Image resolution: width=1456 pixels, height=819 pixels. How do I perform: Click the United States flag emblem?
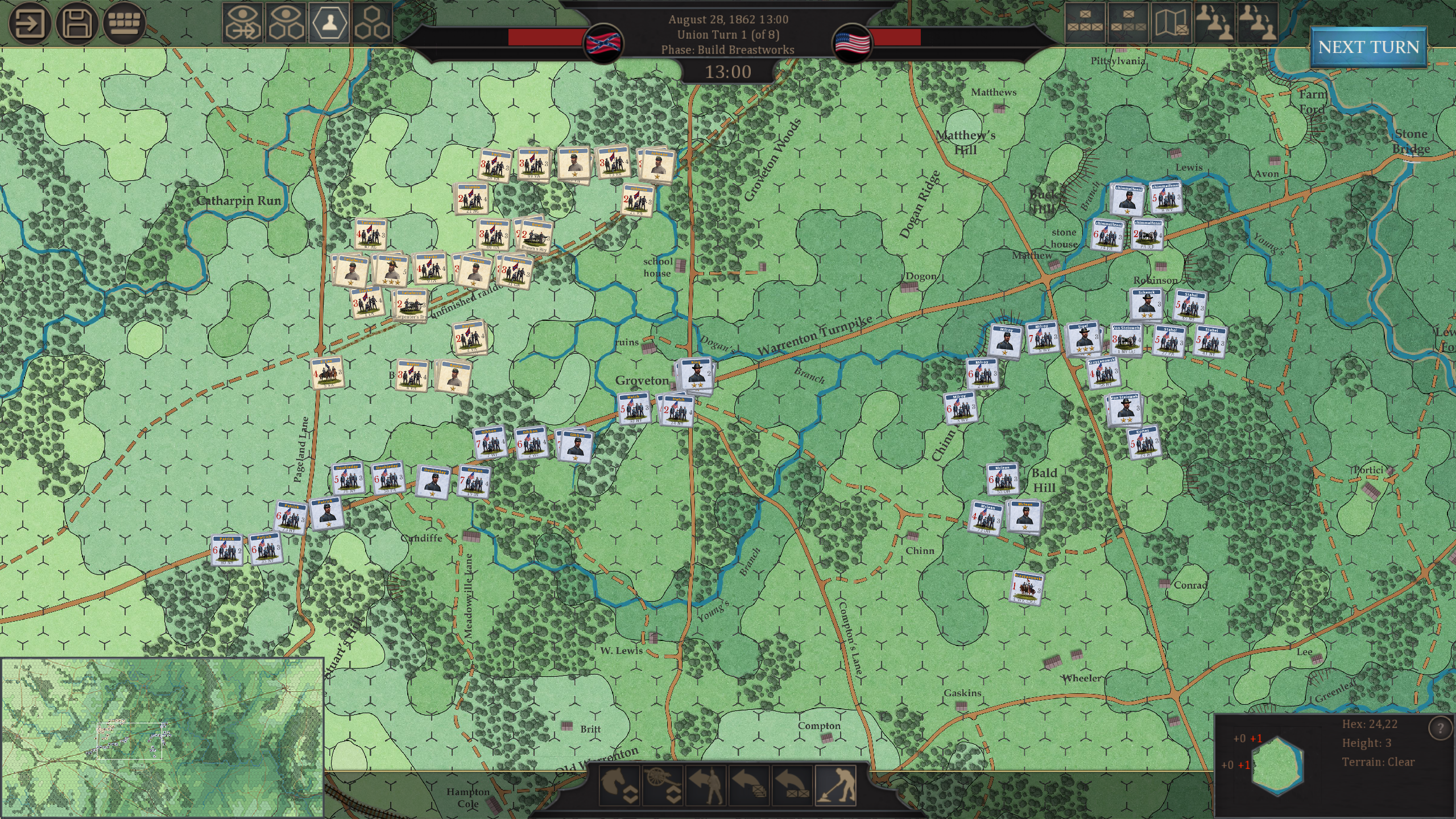tap(852, 43)
